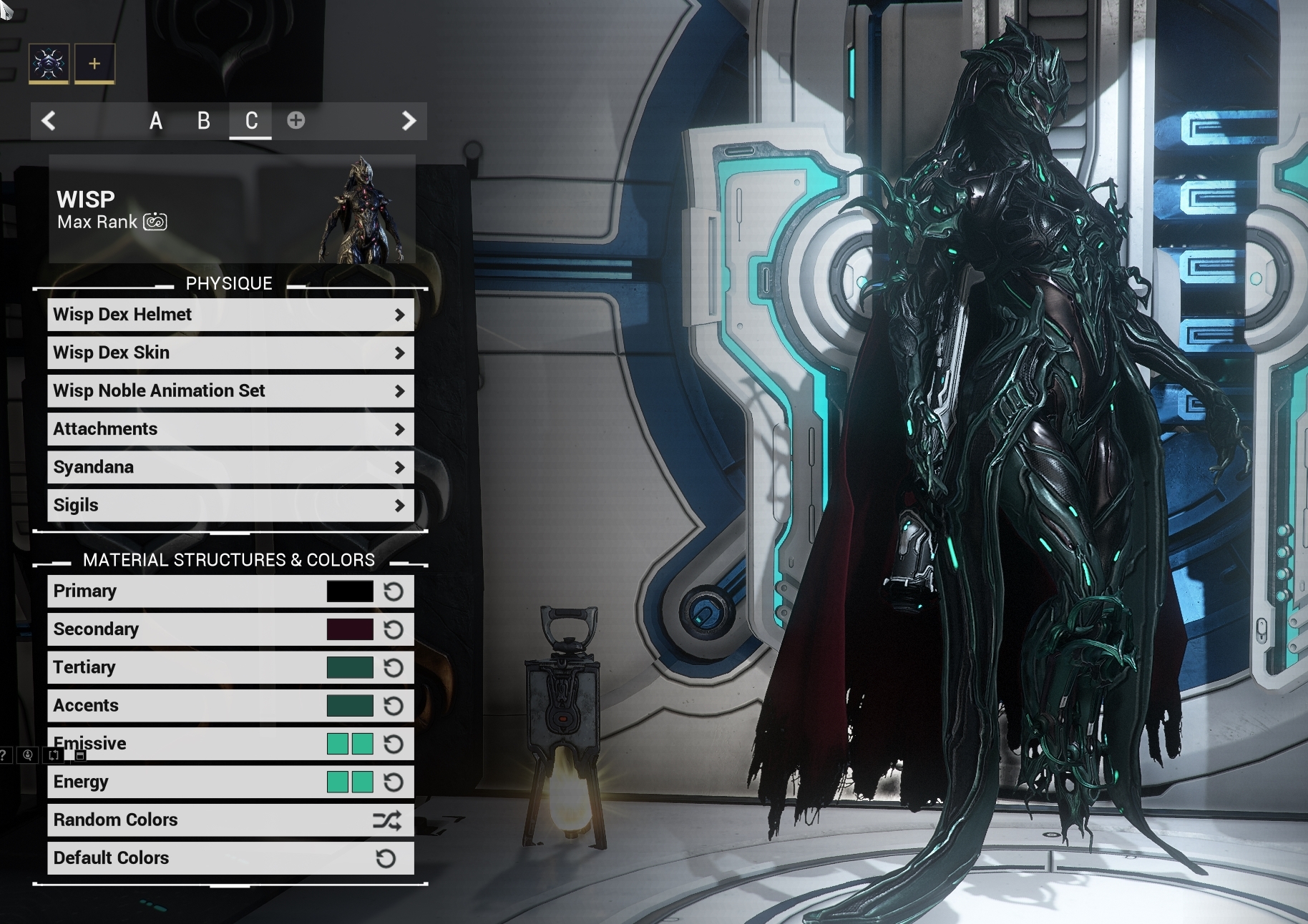The height and width of the screenshot is (924, 1308).
Task: Switch to appearance config B
Action: (x=204, y=121)
